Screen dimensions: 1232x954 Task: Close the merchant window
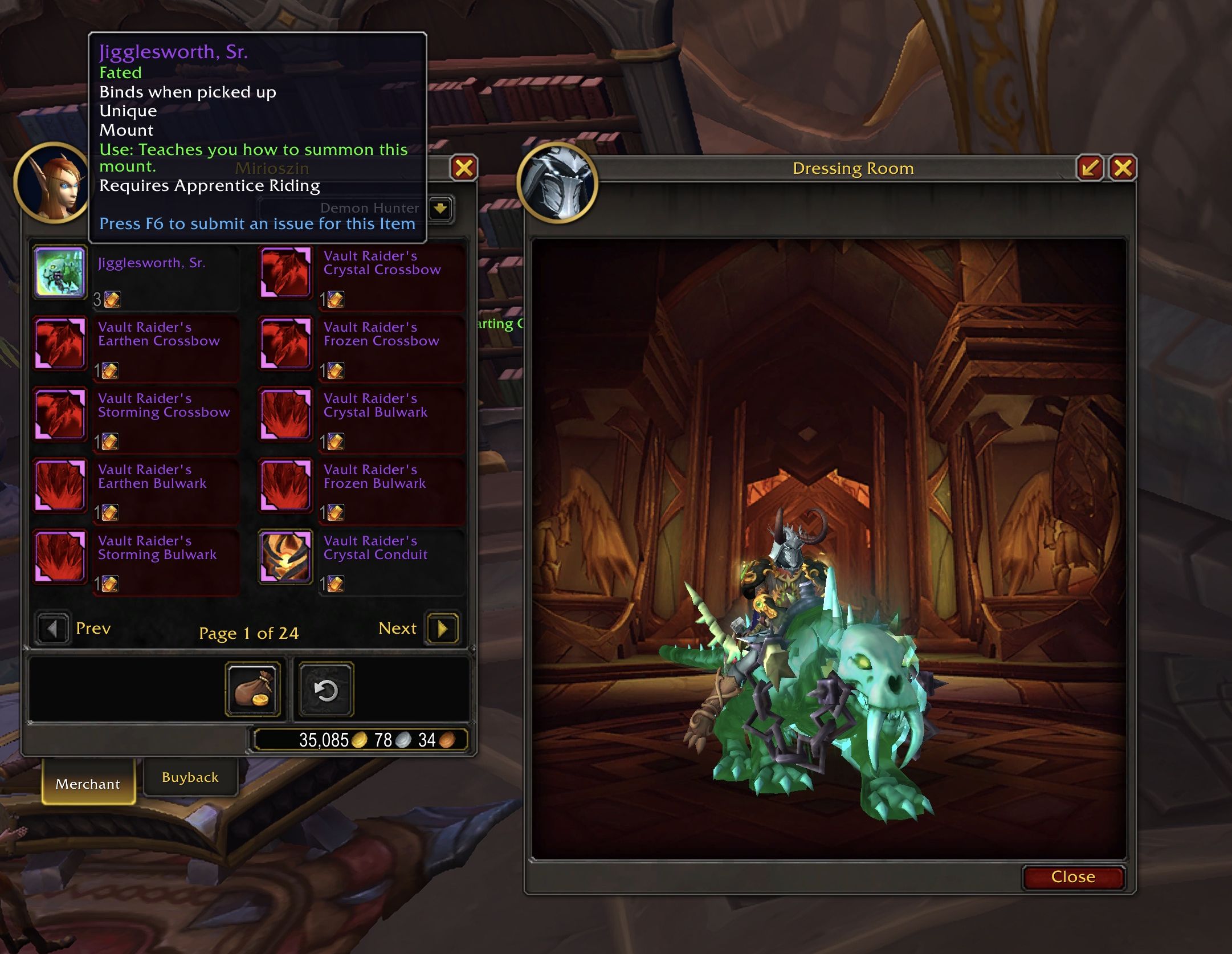tap(464, 168)
